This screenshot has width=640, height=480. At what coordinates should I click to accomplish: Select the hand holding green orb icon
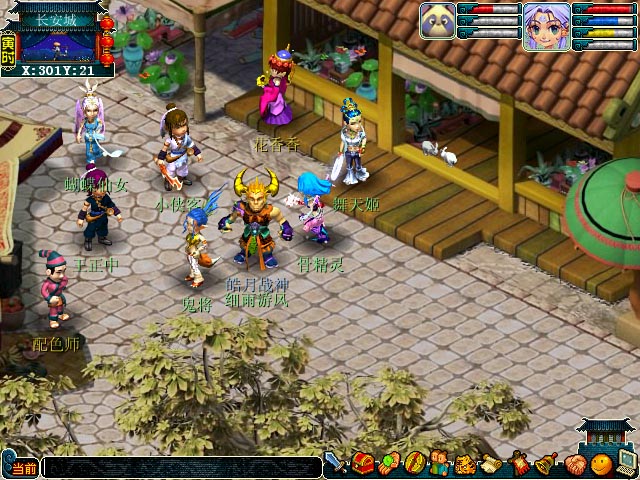click(x=389, y=464)
